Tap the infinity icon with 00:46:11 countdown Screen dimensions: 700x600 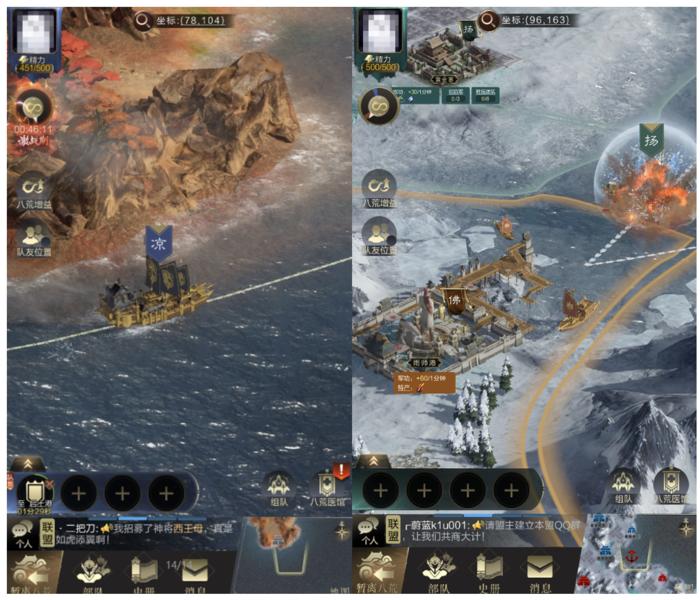[33, 107]
